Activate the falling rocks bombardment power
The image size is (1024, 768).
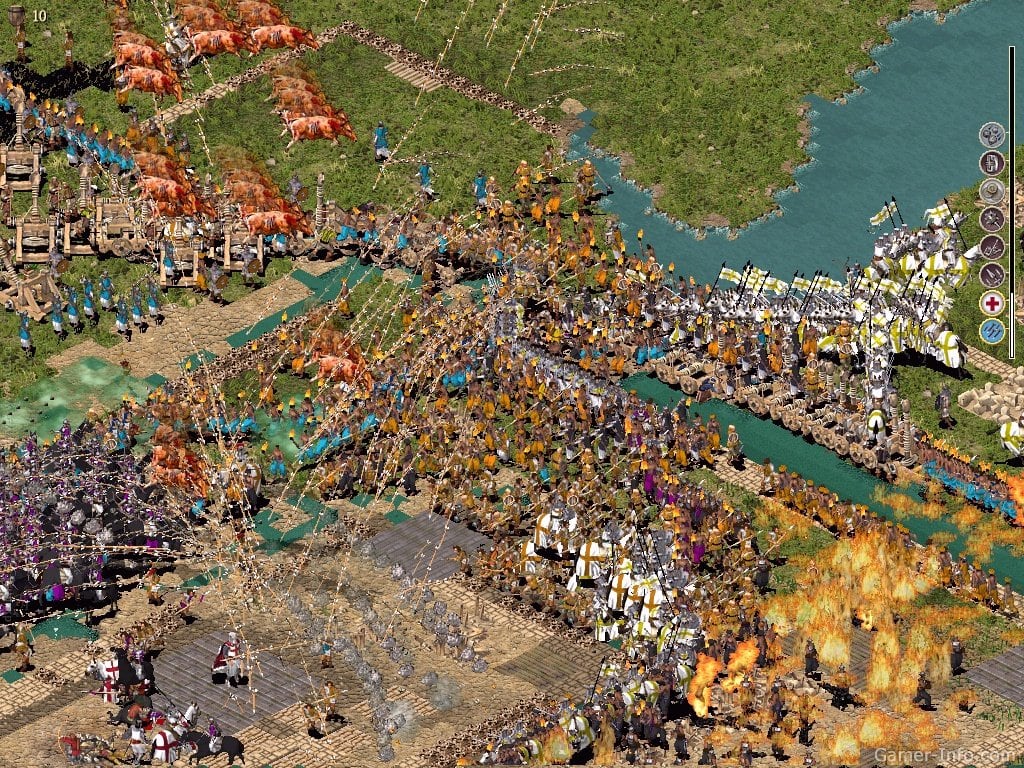pos(991,135)
